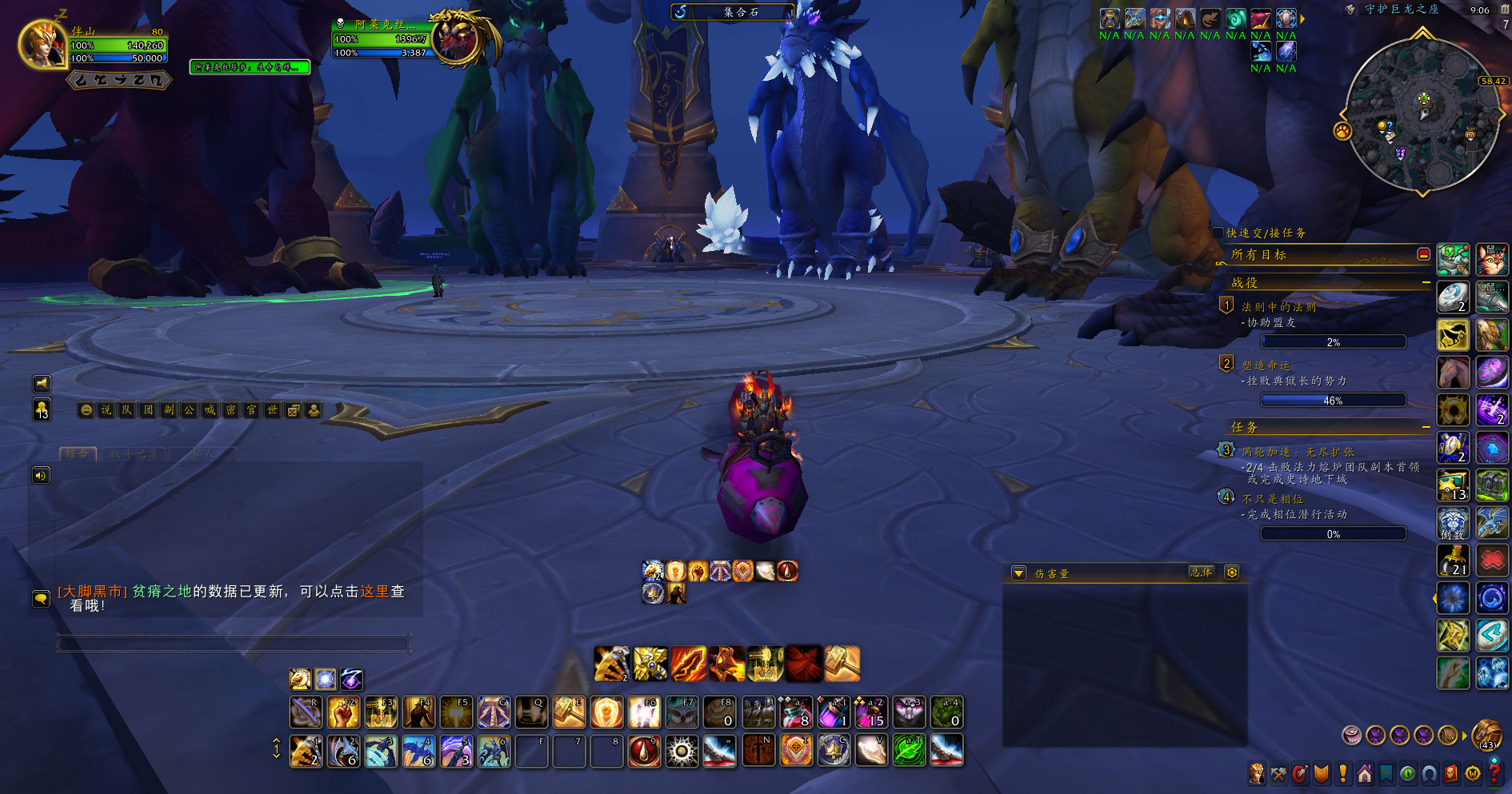Open the main backpack bag
The height and width of the screenshot is (794, 1512).
coord(1488,733)
